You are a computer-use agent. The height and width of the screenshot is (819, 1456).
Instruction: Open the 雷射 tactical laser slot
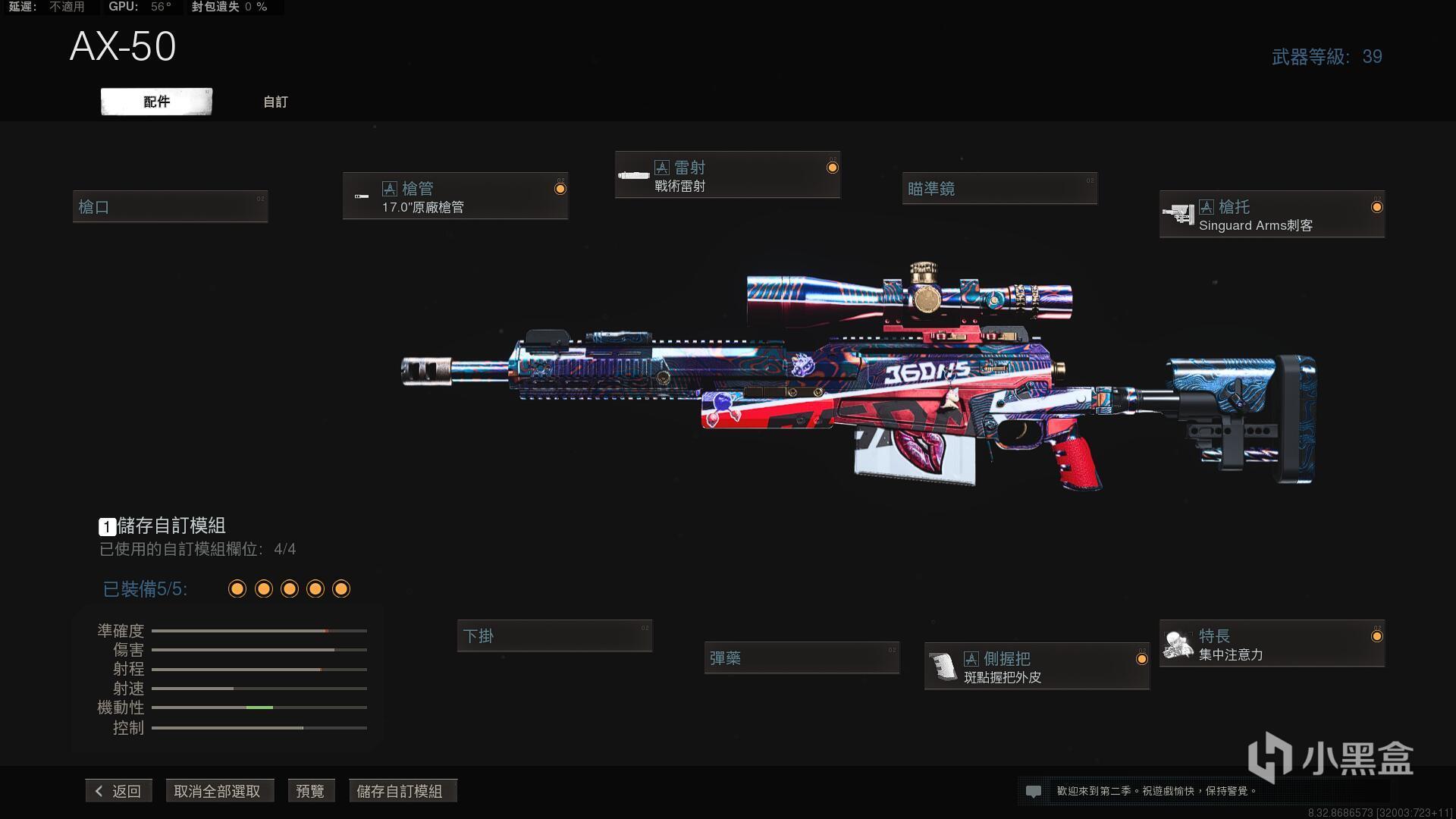727,176
